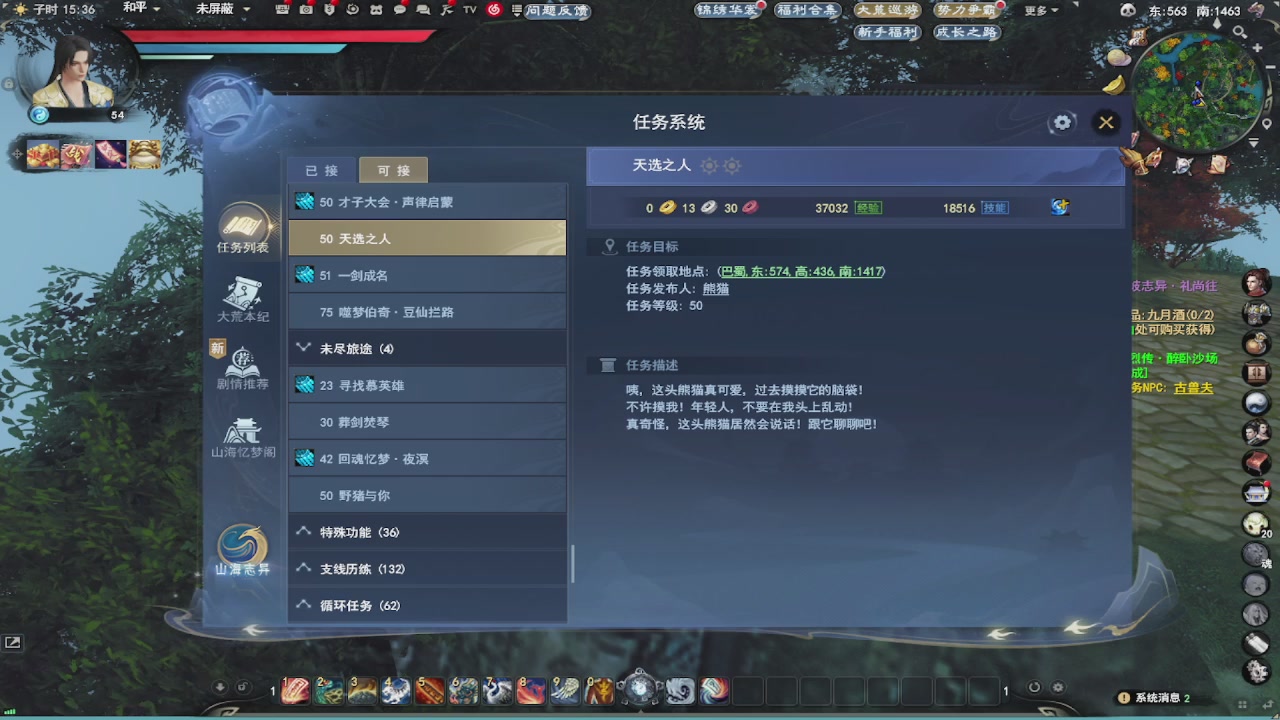点击任务NPC'古兽夫'链接

1196,388
